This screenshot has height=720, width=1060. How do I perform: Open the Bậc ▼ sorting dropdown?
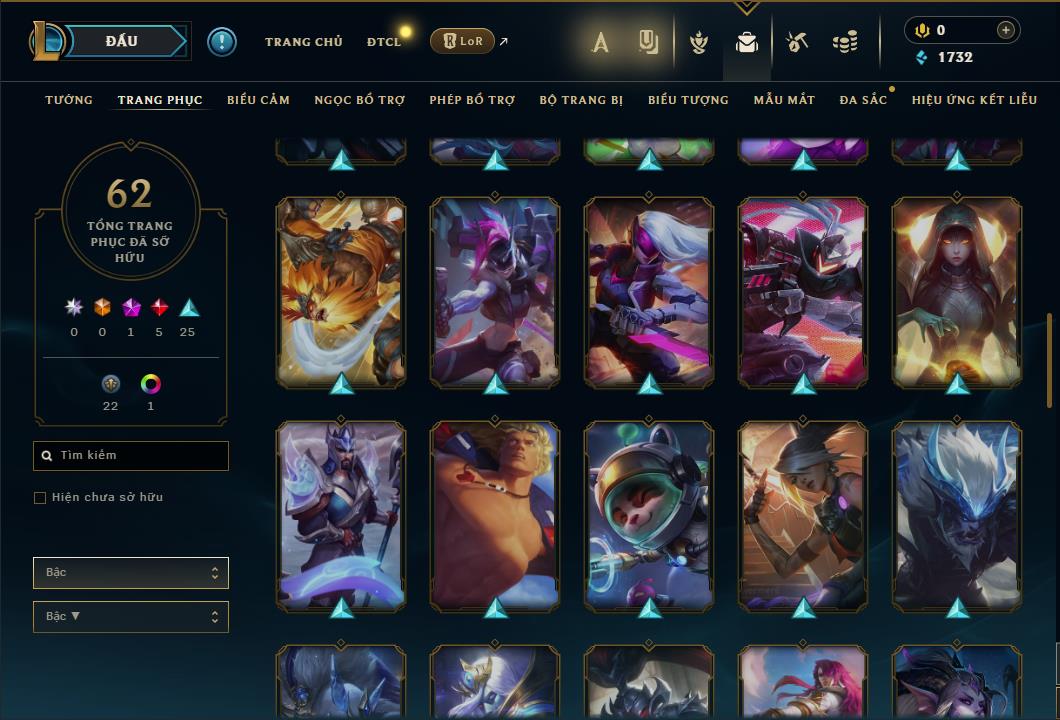[131, 617]
